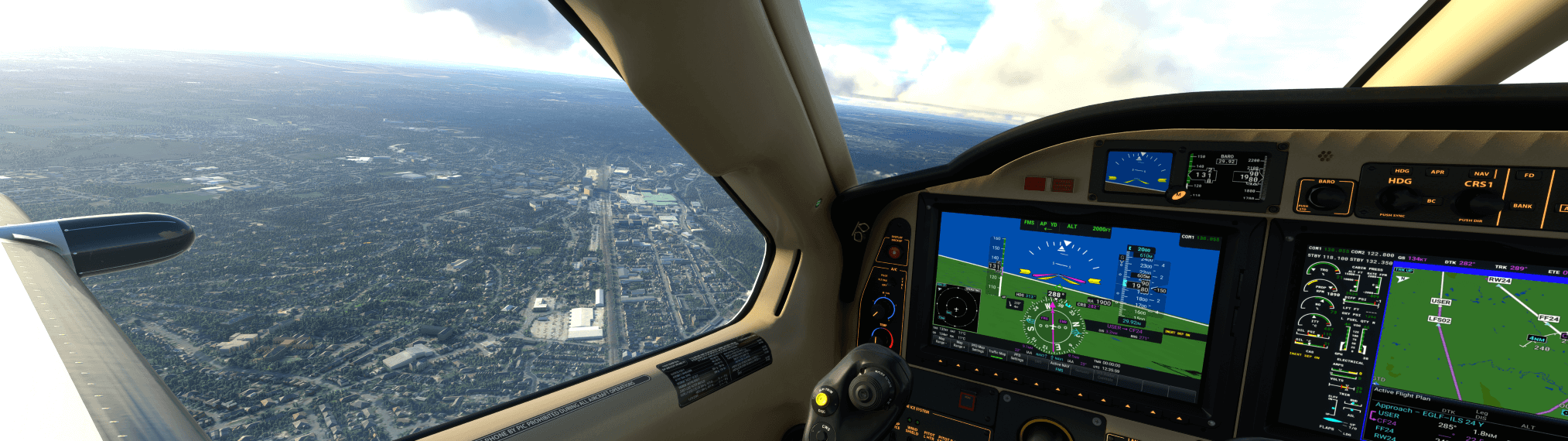Select the Active Flight Plan panel on MFD

pos(1401,396)
